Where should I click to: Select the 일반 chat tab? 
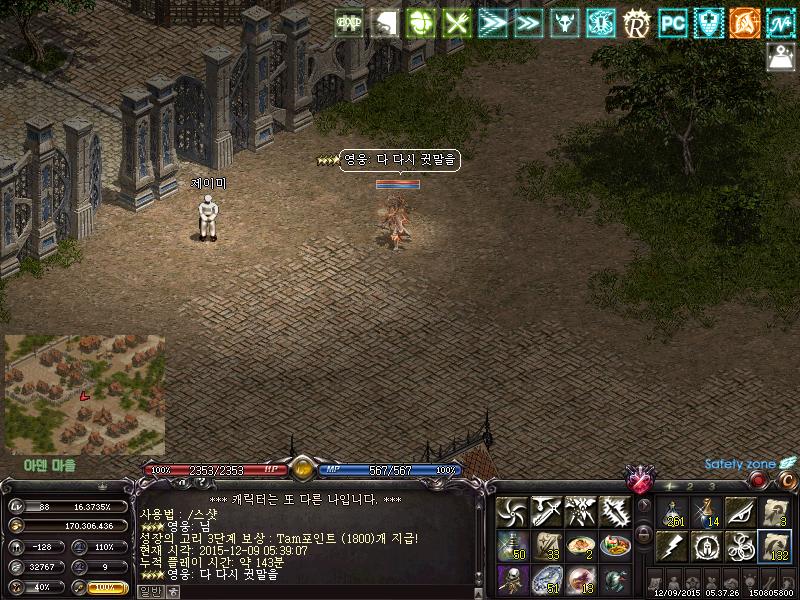click(150, 591)
